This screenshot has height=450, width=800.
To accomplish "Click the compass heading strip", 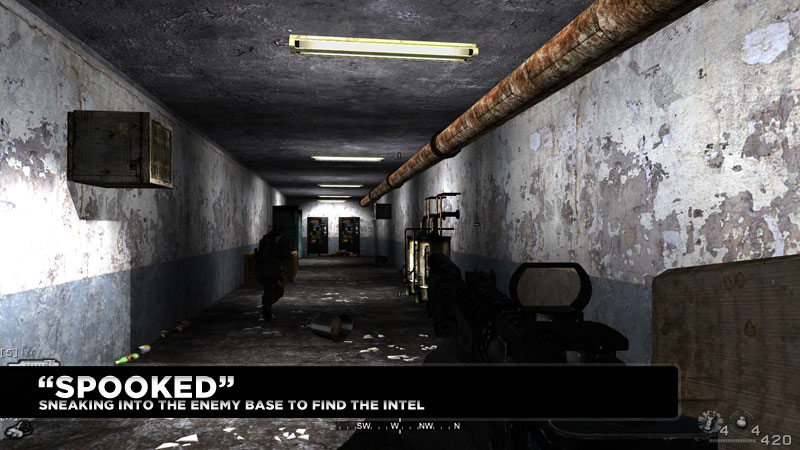I will (x=398, y=427).
